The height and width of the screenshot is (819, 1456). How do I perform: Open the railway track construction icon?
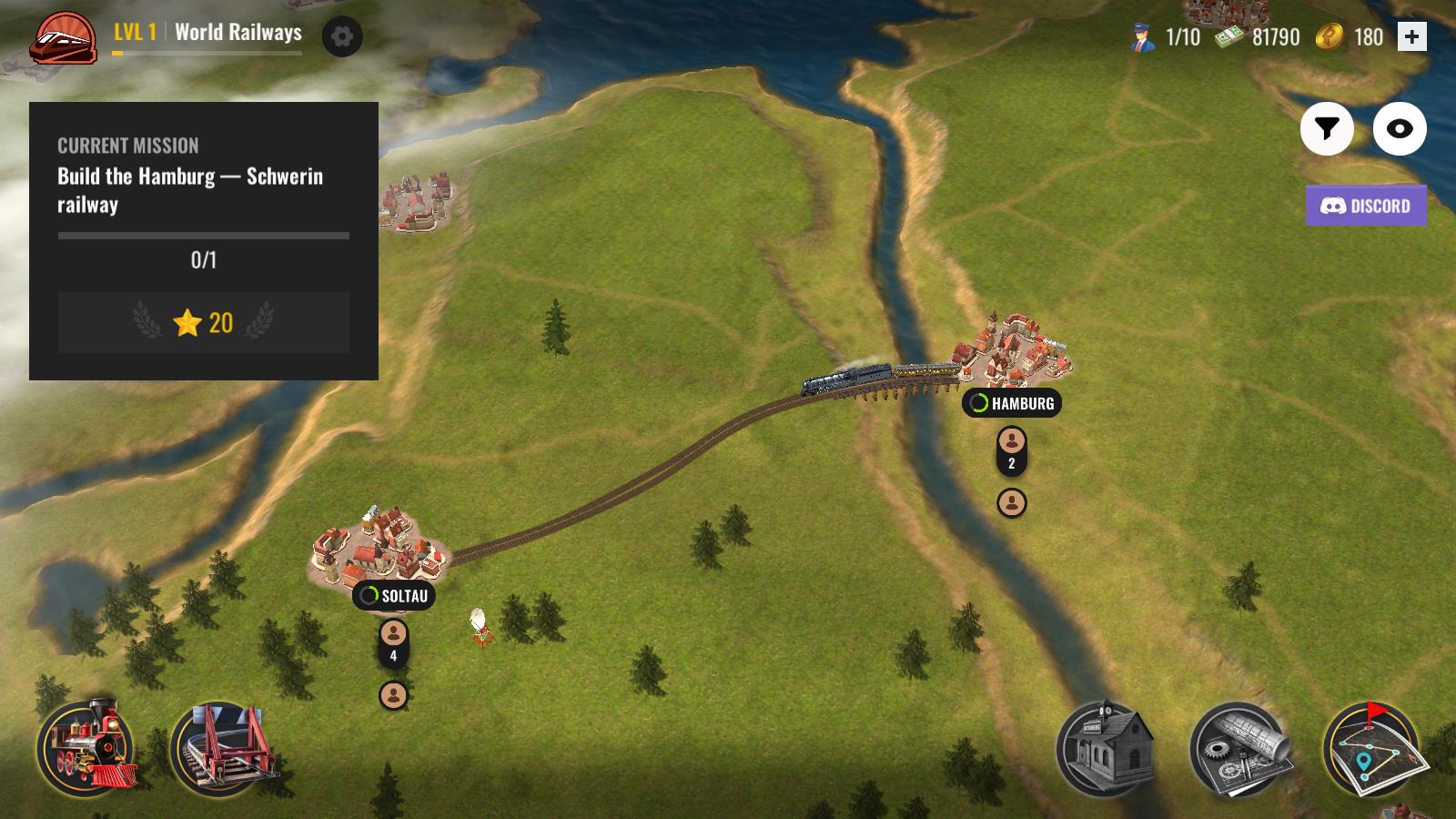click(226, 749)
